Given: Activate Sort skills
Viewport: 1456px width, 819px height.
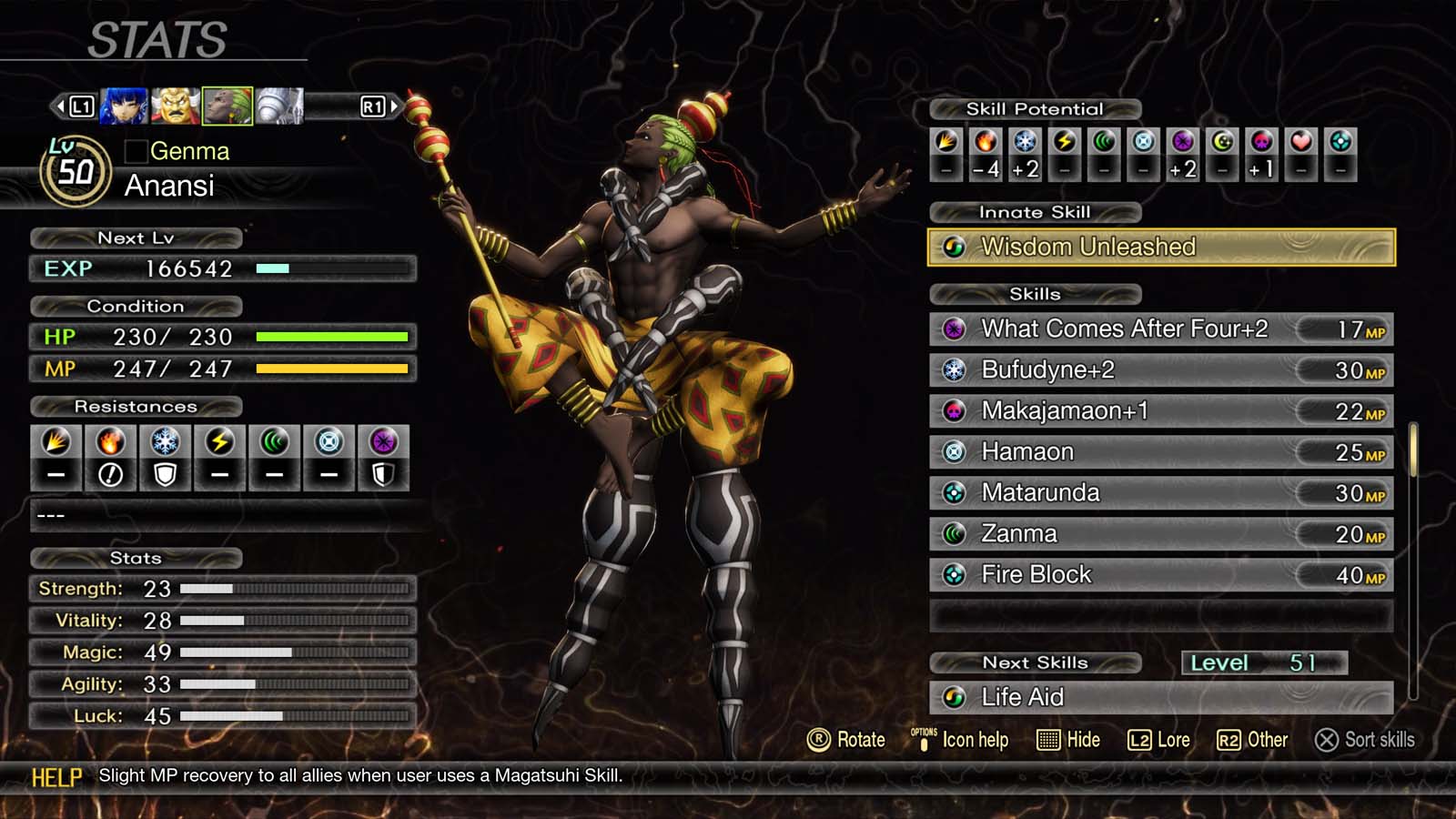Looking at the screenshot, I should point(1365,740).
